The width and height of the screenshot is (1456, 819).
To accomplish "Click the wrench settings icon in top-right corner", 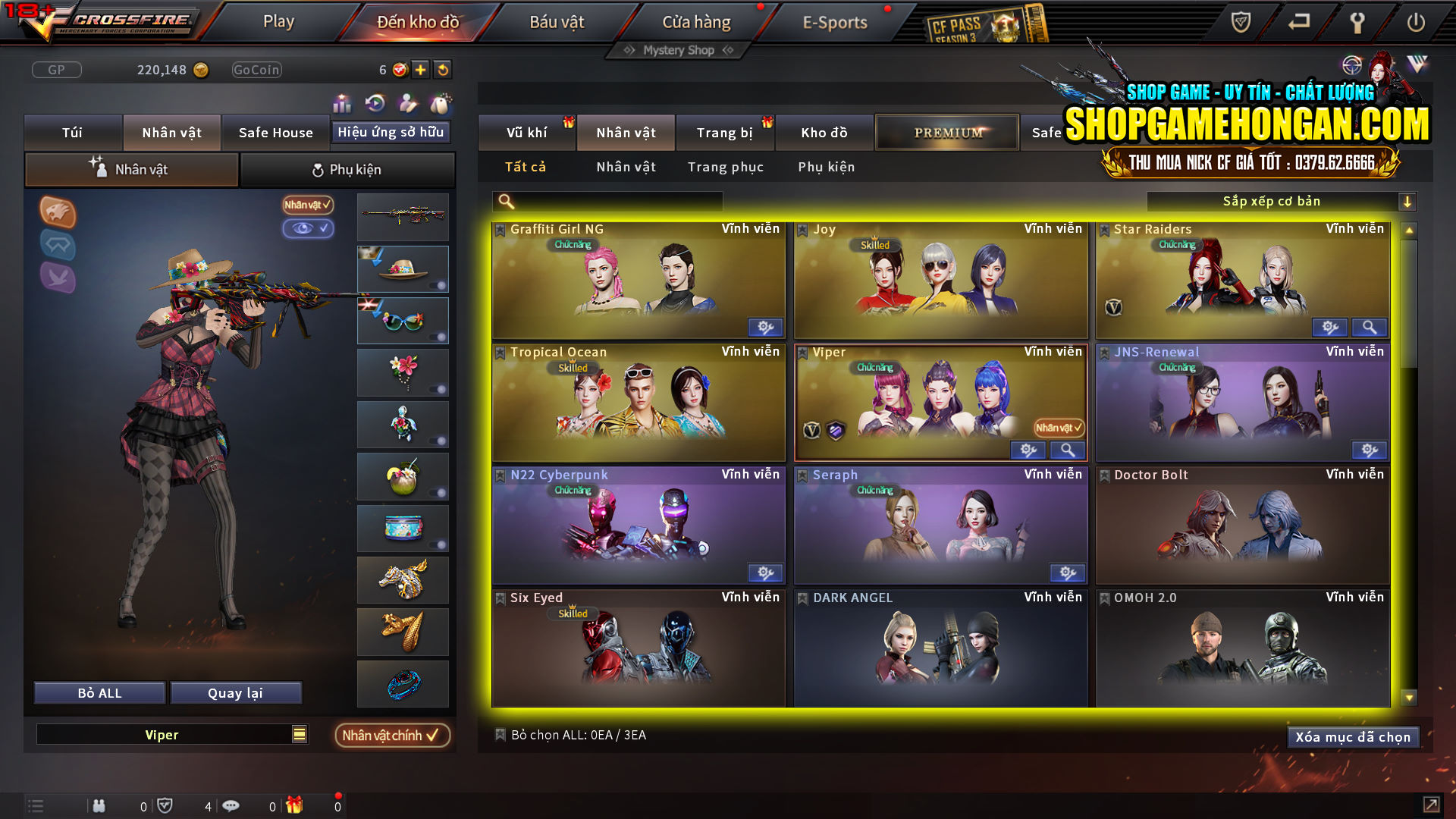I will 1357,23.
